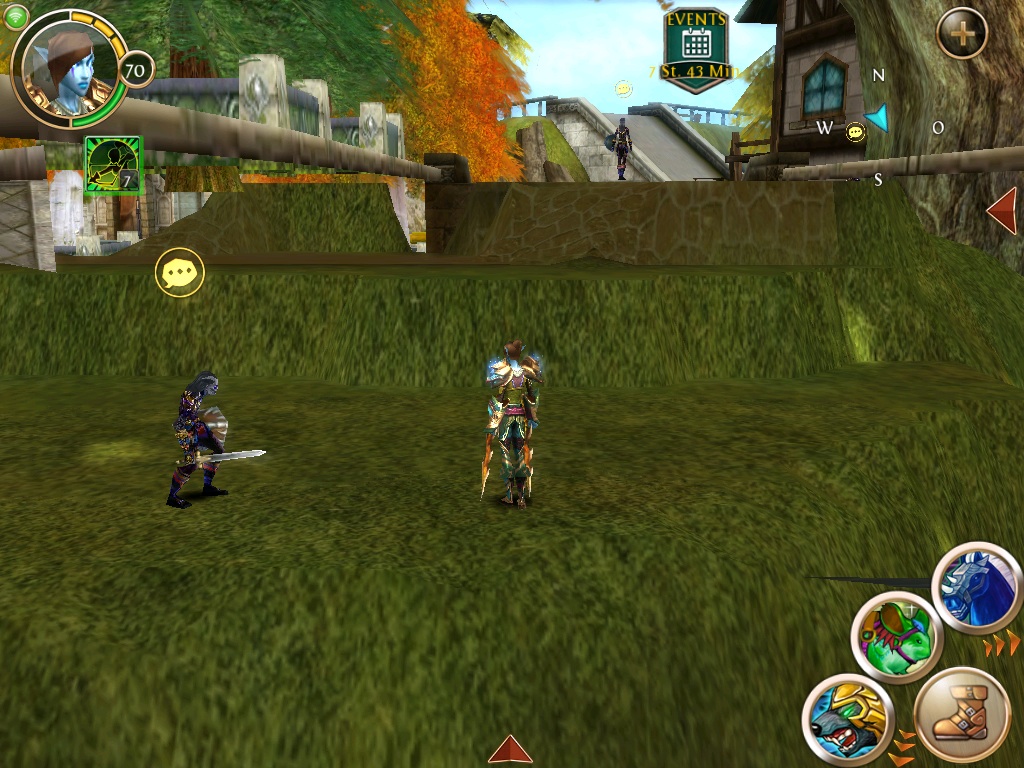The width and height of the screenshot is (1024, 768).
Task: Activate the leather boot ability
Action: 962,714
